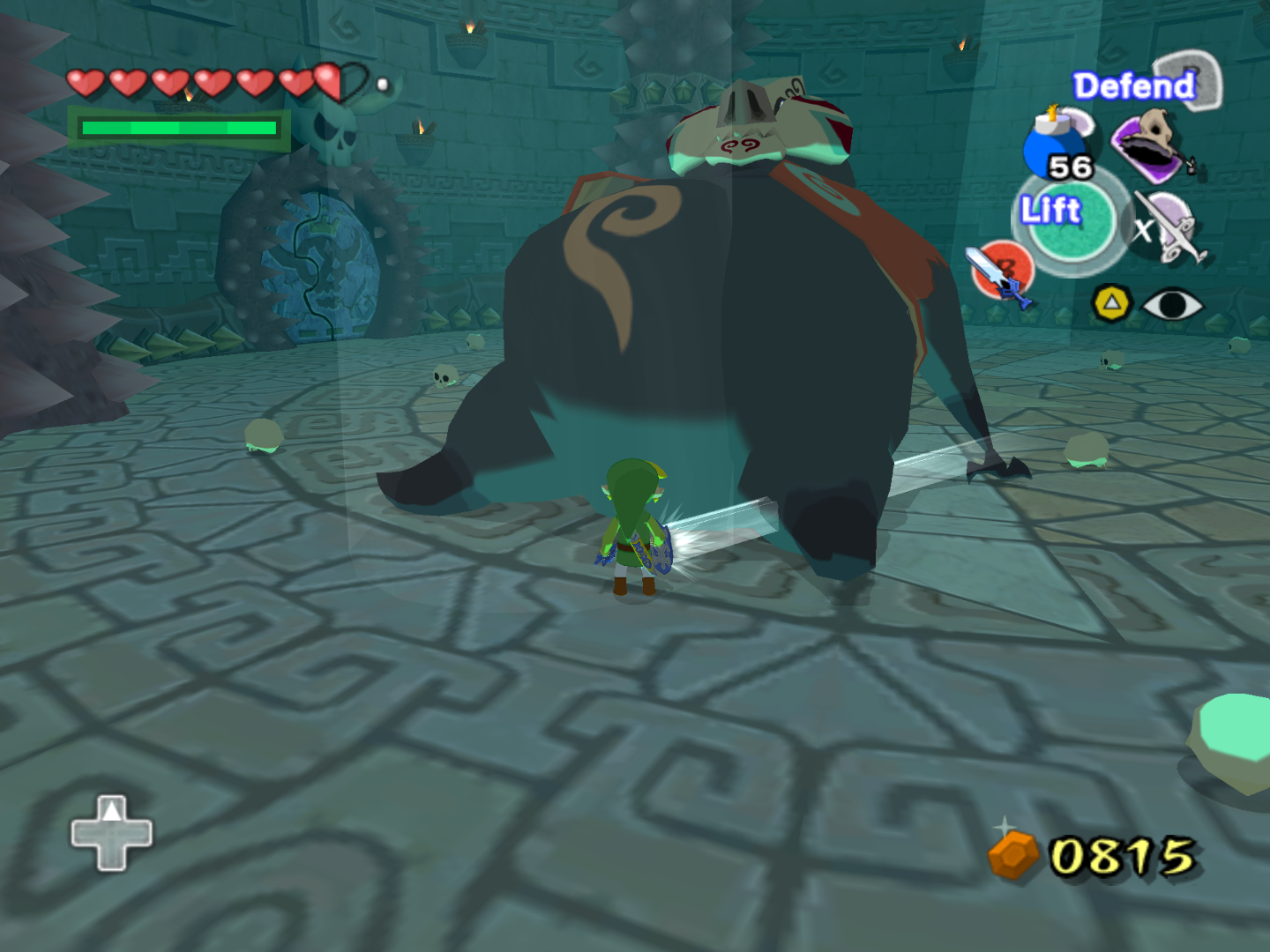Viewport: 1270px width, 952px height.
Task: Click Link standing with sword drawn
Action: (633, 529)
